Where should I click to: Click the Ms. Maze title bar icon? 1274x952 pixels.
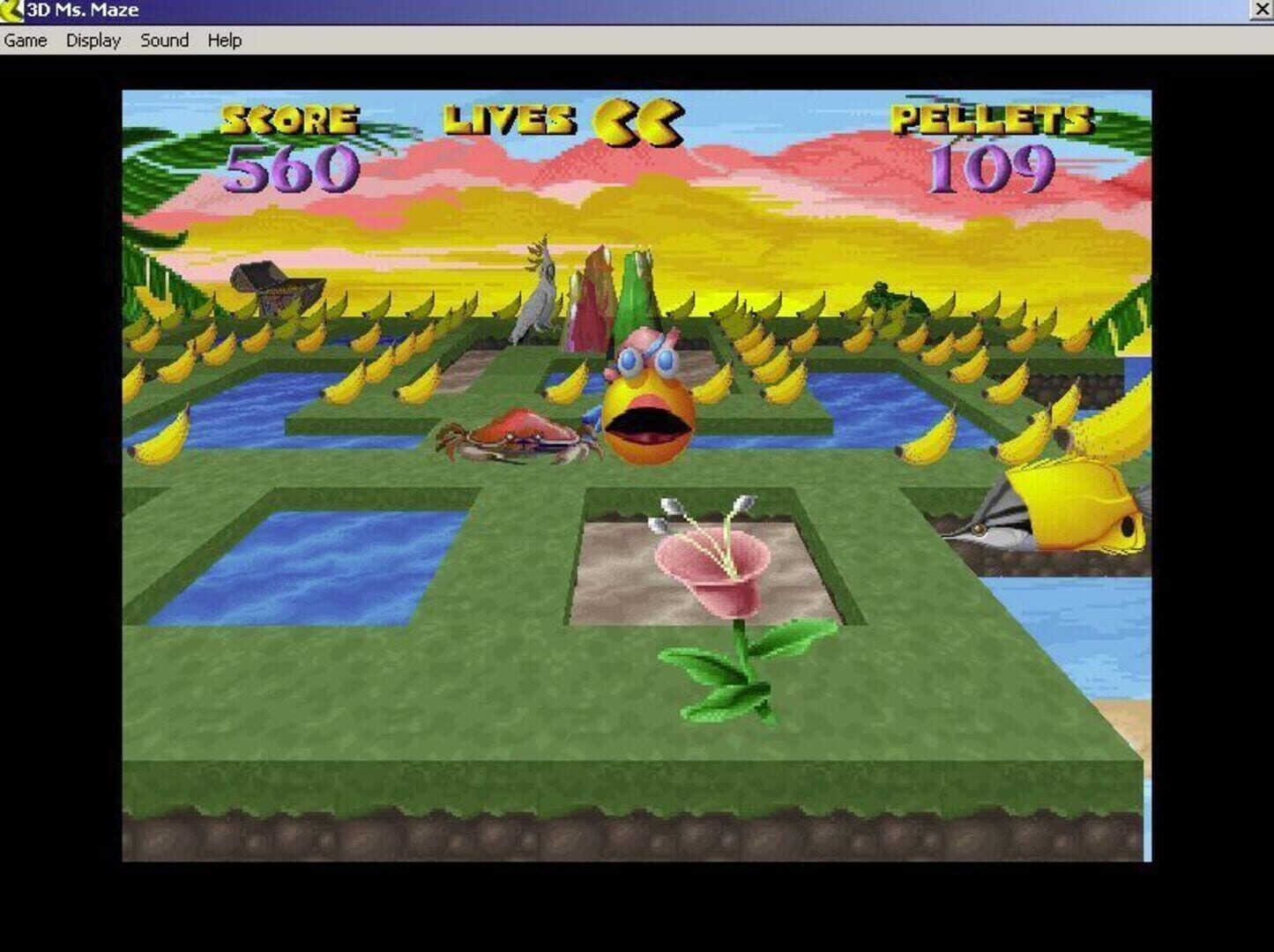11,10
